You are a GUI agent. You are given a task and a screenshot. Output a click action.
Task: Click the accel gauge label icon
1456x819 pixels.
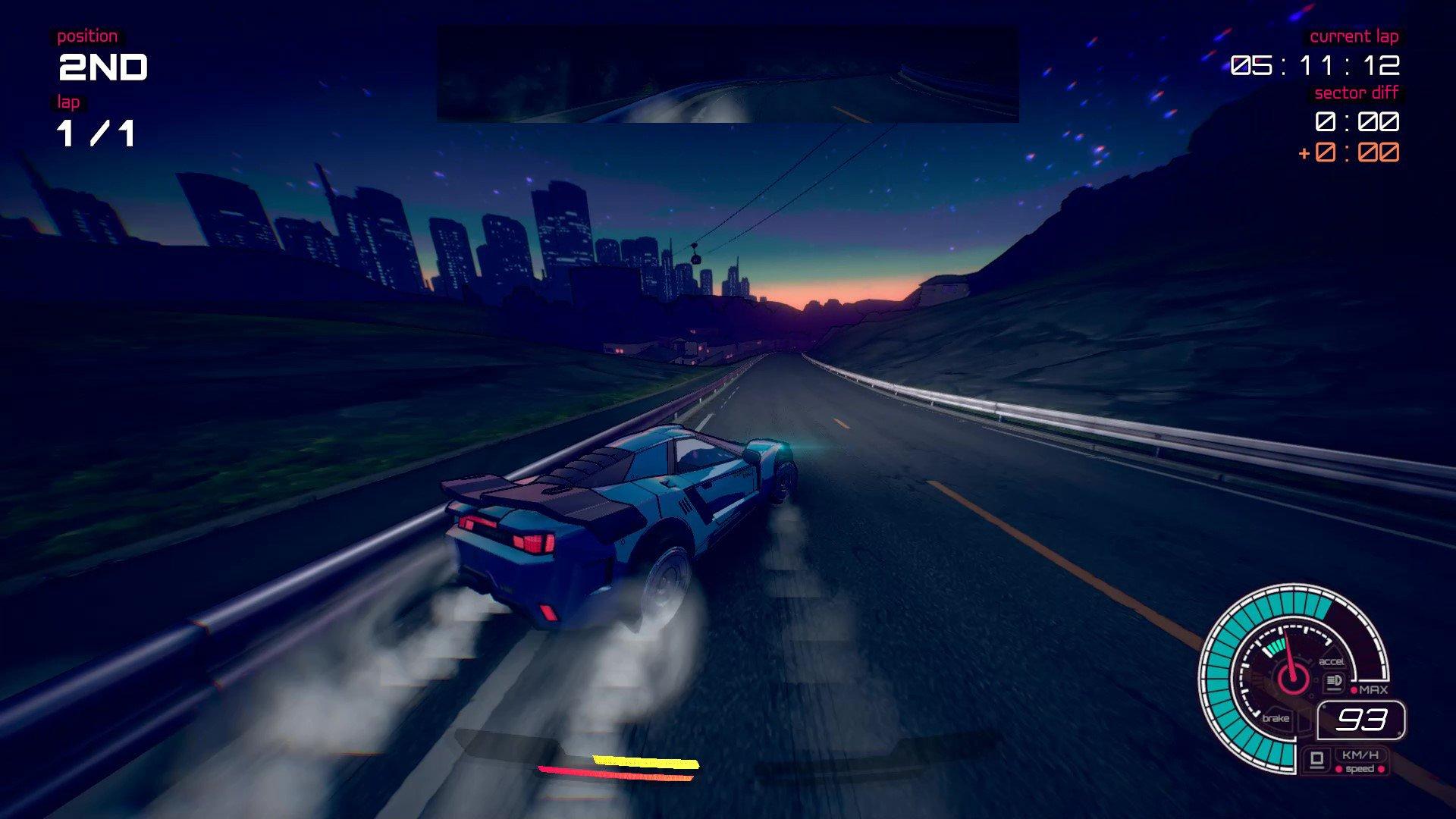tap(1332, 661)
